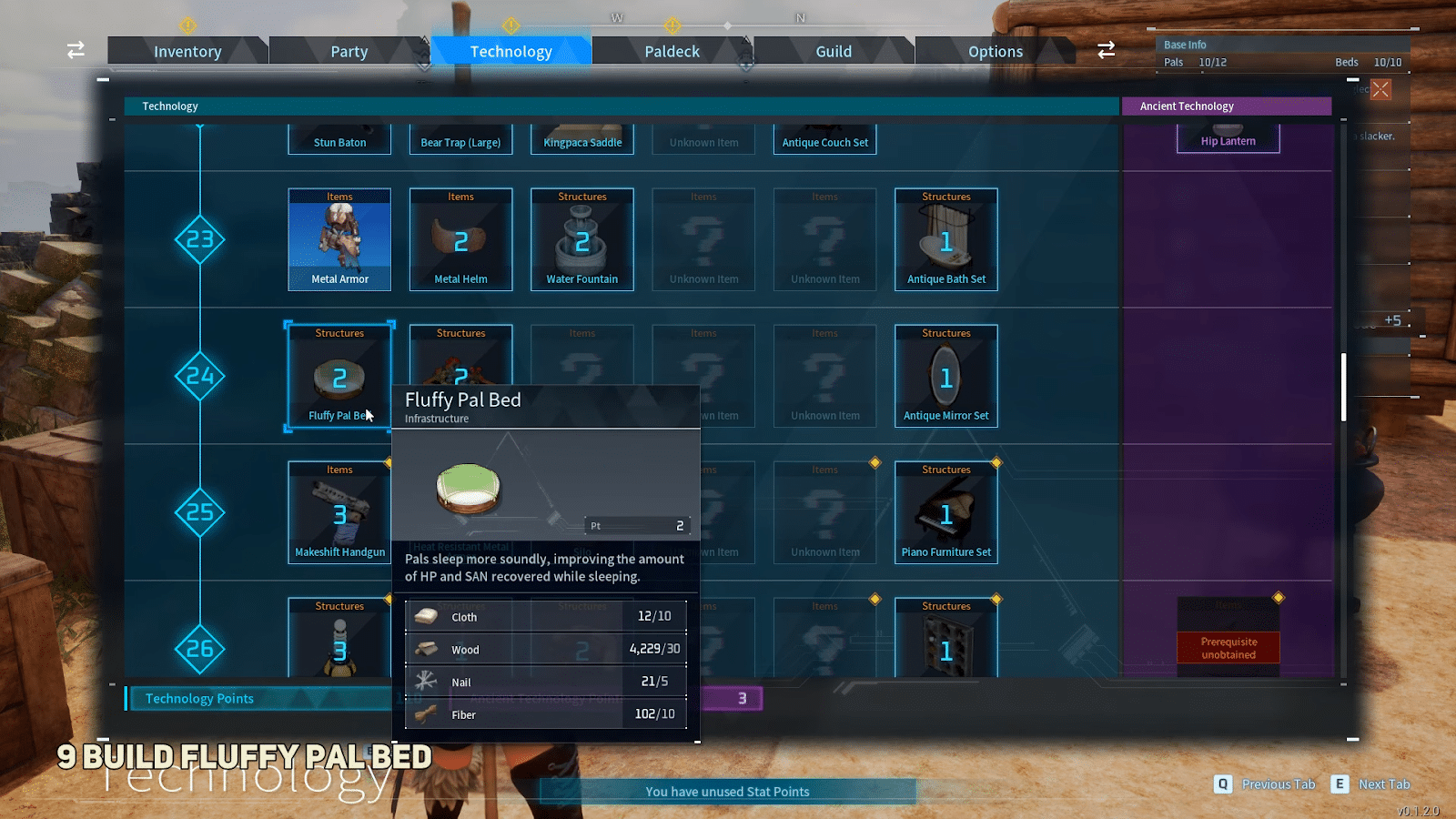Open the Hip Lantern ancient technology

point(1228,139)
